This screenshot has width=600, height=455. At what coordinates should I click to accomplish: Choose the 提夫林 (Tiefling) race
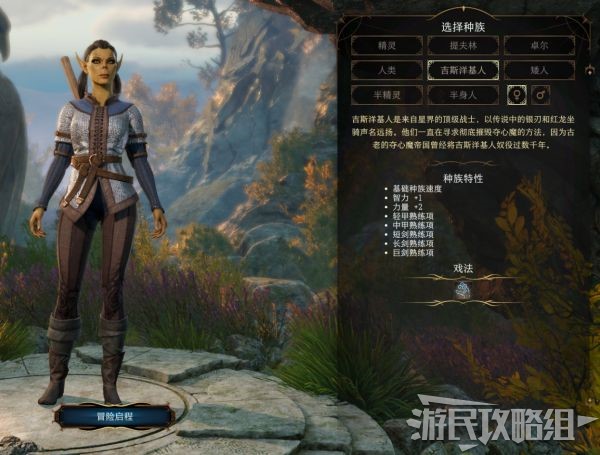[x=462, y=45]
